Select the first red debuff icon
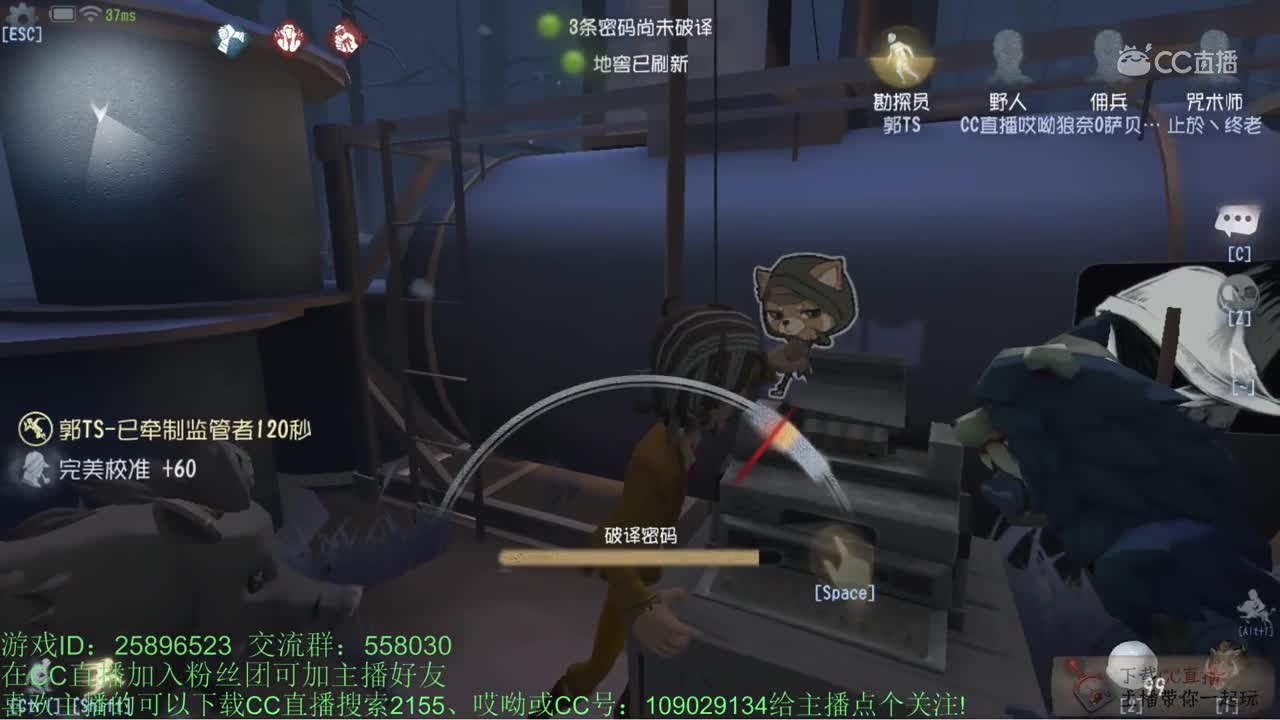 287,36
